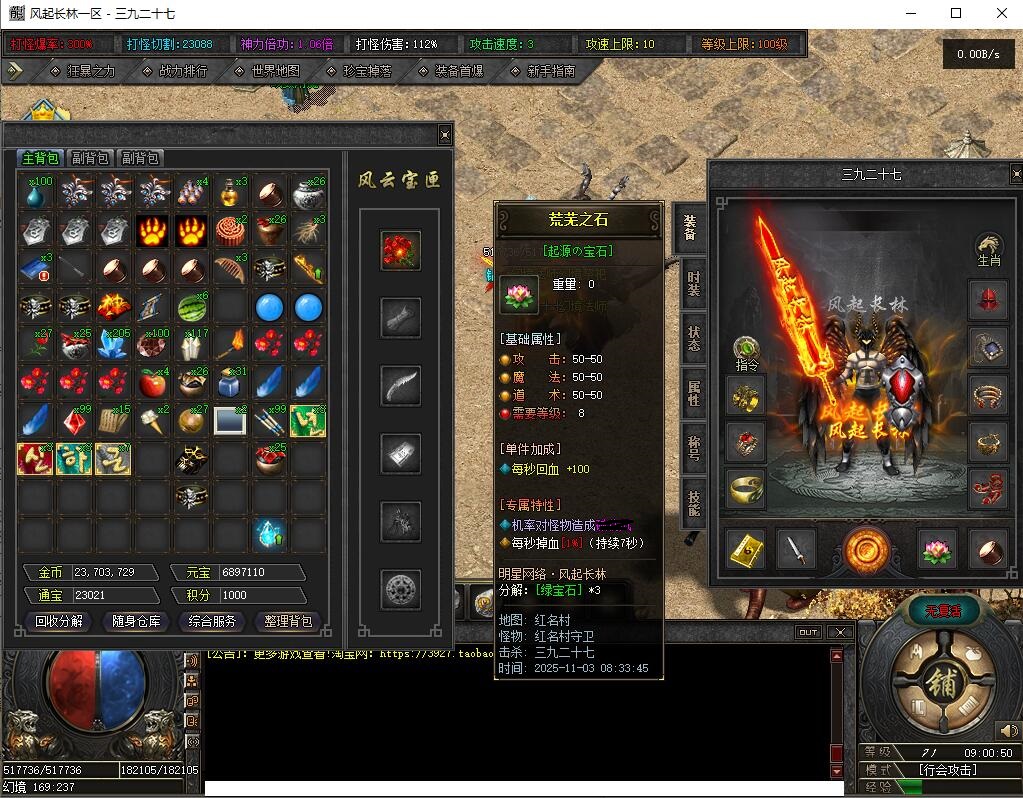This screenshot has height=798, width=1023.
Task: Click the 回收分解 button
Action: click(x=60, y=621)
